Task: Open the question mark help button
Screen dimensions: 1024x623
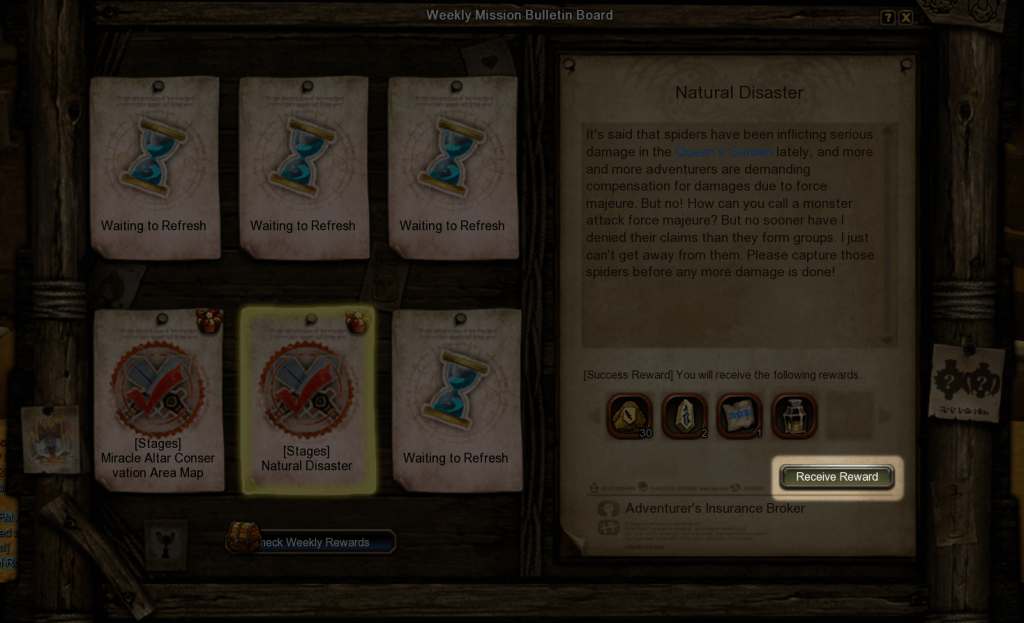Action: coord(887,18)
